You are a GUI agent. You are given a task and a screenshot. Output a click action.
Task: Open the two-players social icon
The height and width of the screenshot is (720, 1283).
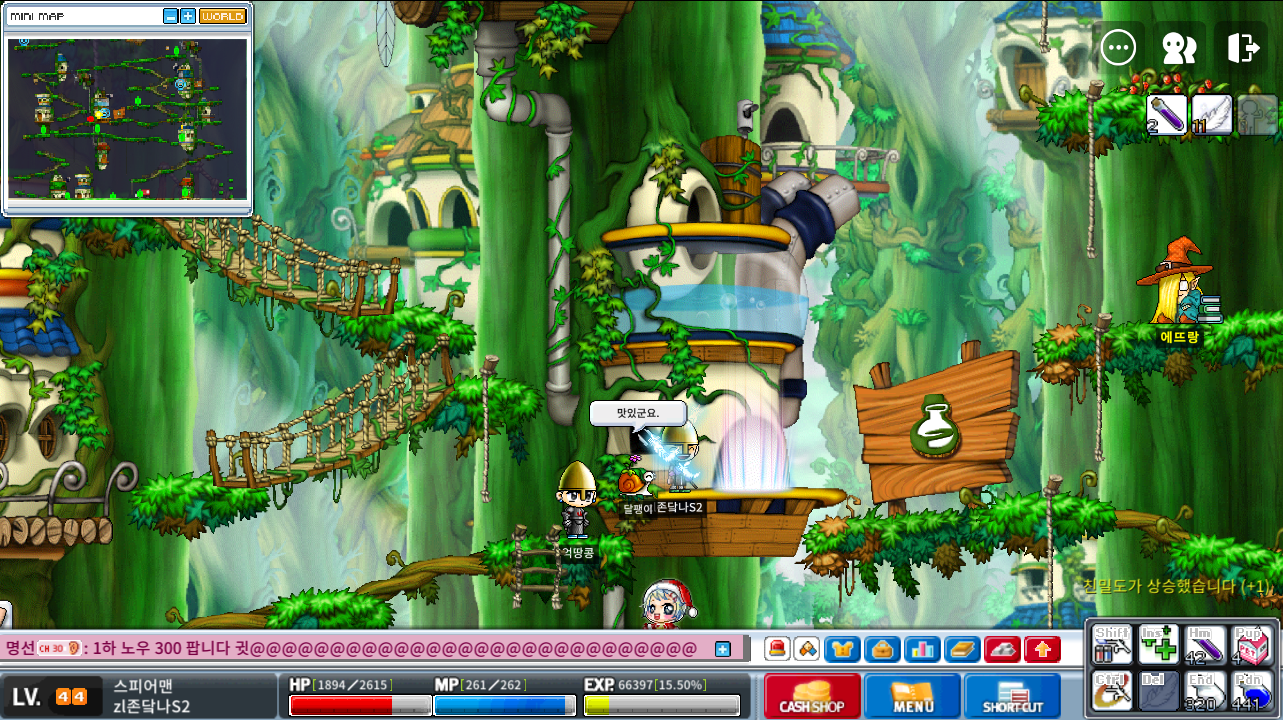[1179, 47]
